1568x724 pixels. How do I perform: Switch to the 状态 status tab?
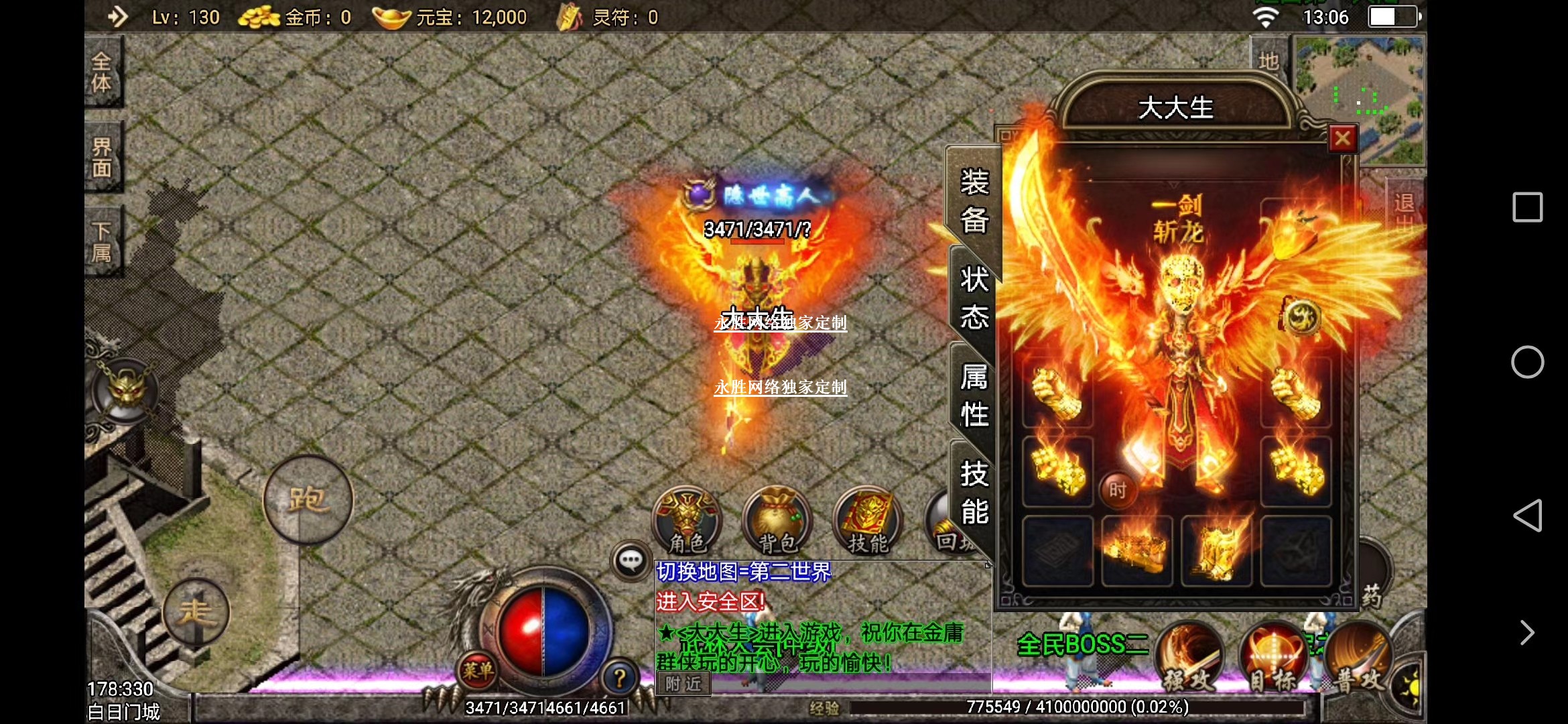point(974,298)
